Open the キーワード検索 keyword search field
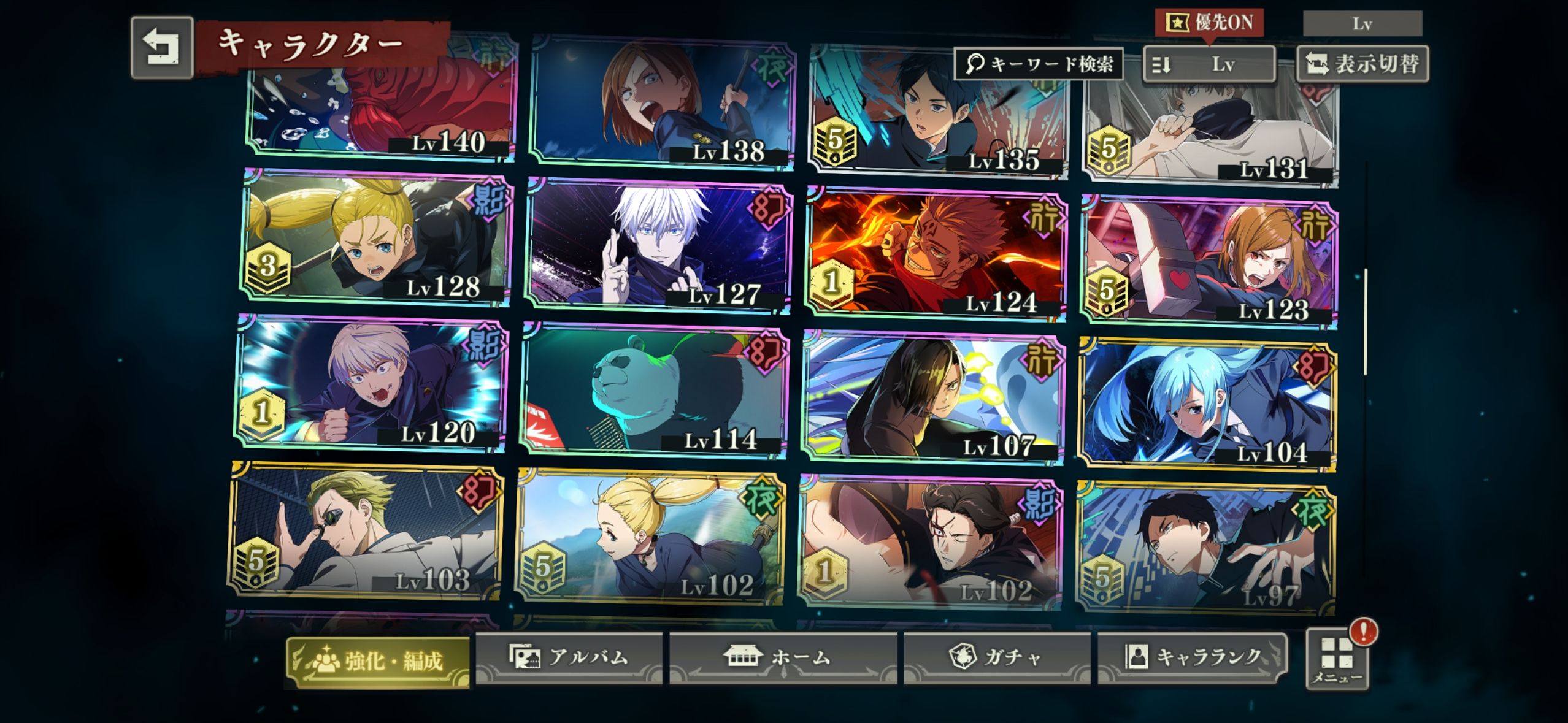 pos(1039,64)
